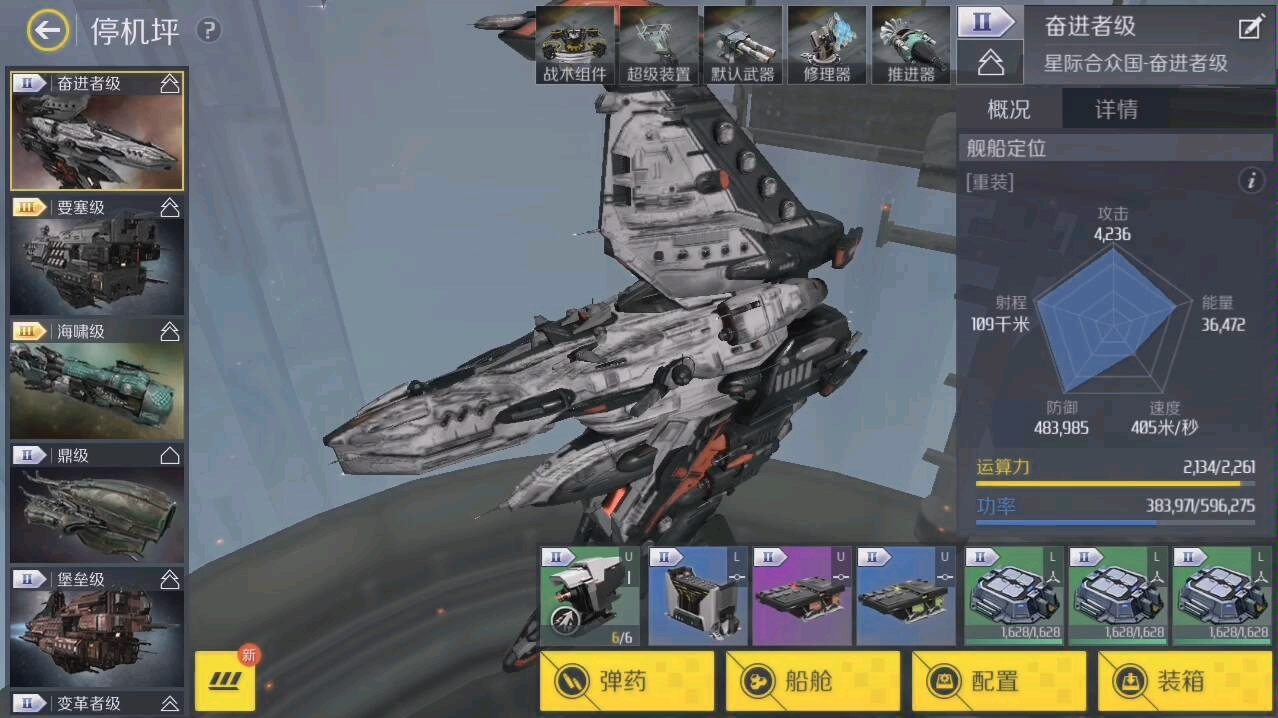
Task: Open the 战术组件 module category
Action: tap(575, 45)
